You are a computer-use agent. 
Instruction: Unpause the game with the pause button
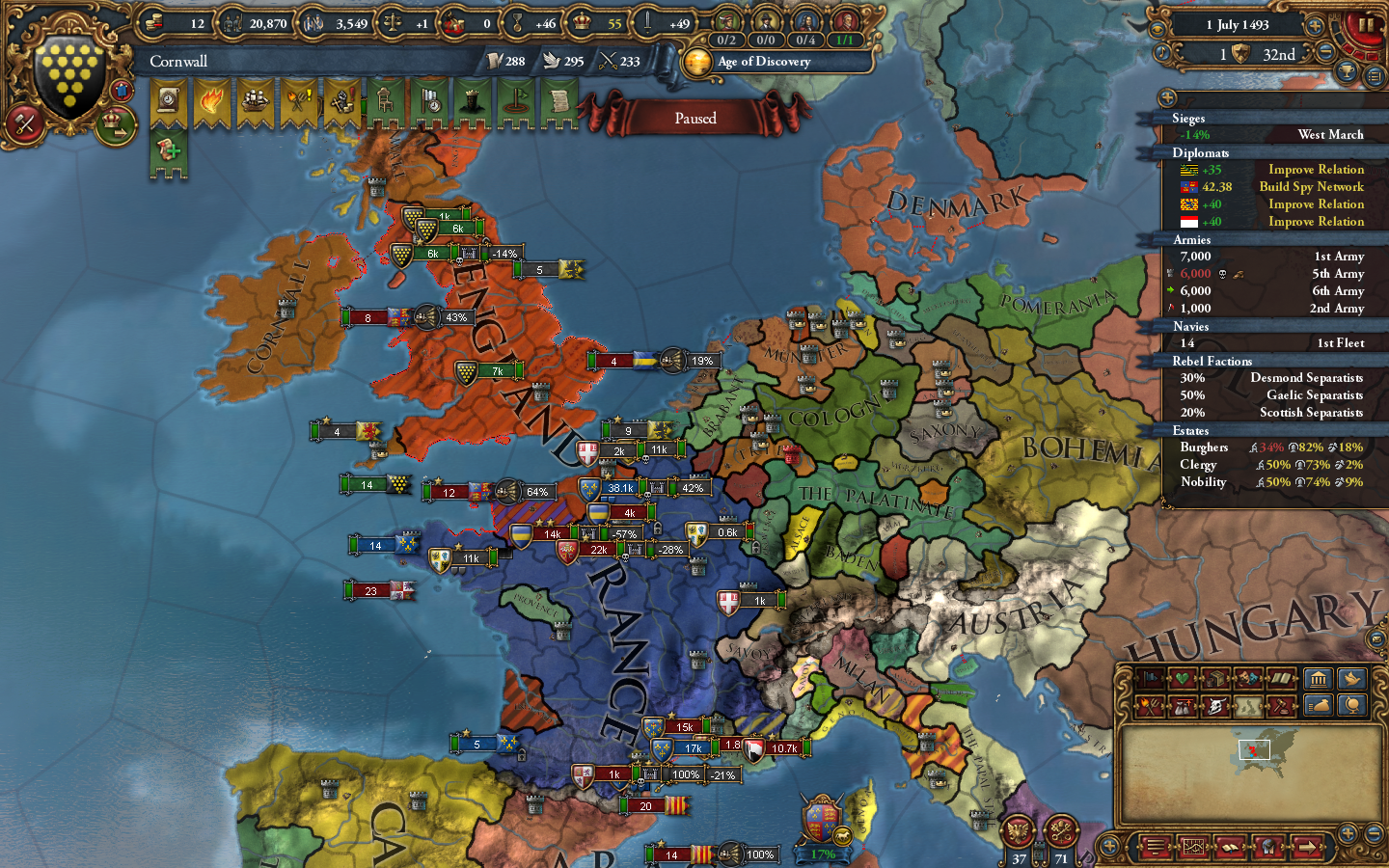pyautogui.click(x=1367, y=26)
